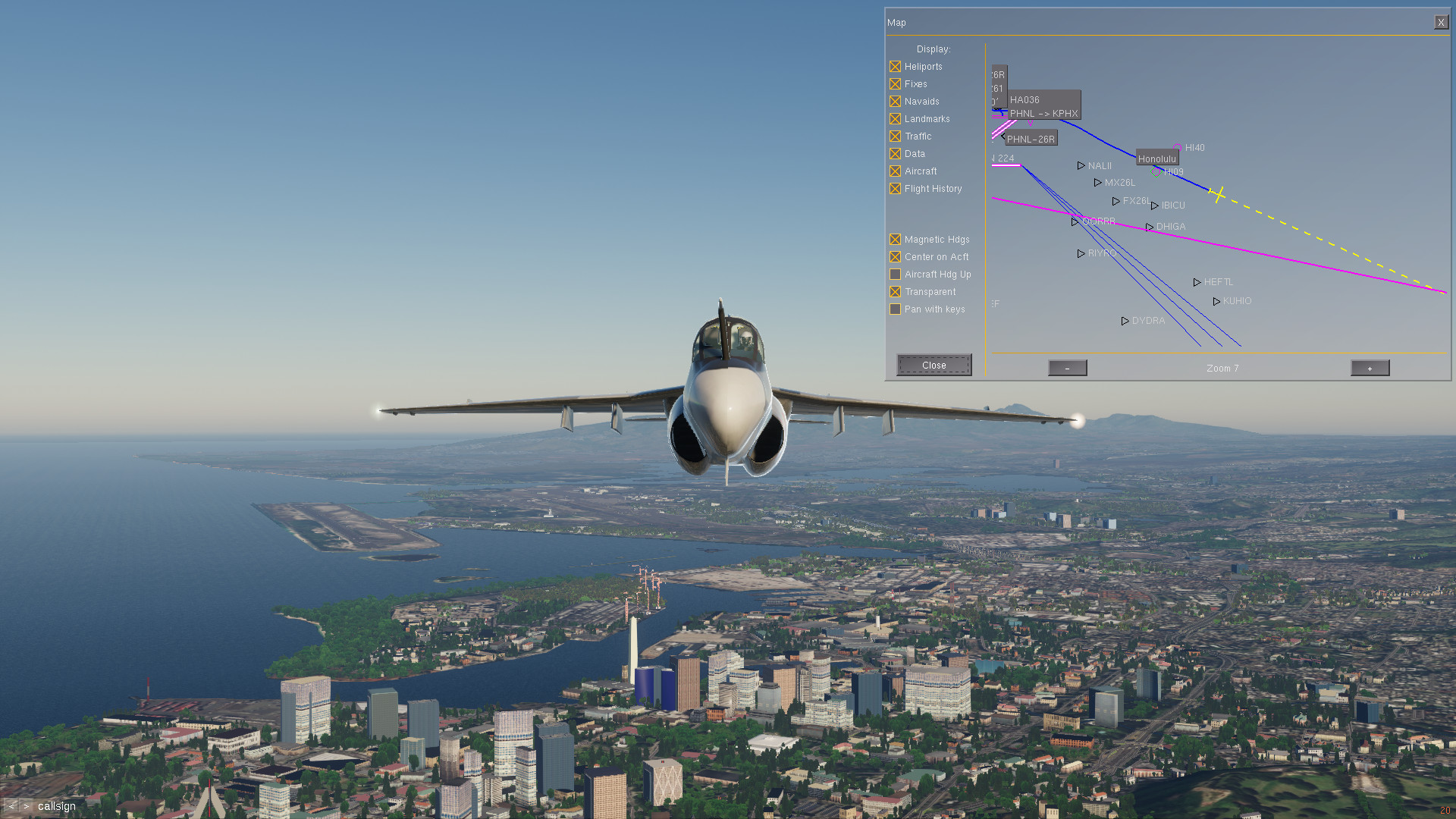Select the KUHIO fix on the map

[x=1217, y=302]
